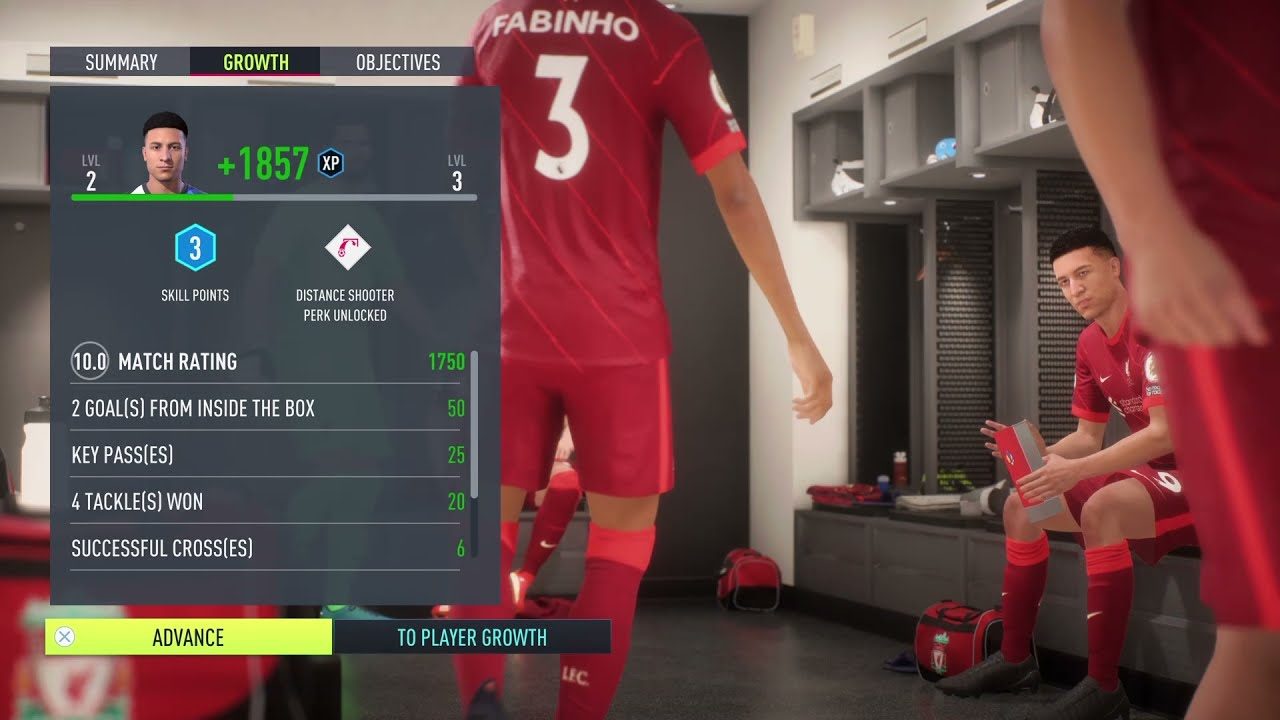Click the MATCH RATING row

pyautogui.click(x=250, y=362)
